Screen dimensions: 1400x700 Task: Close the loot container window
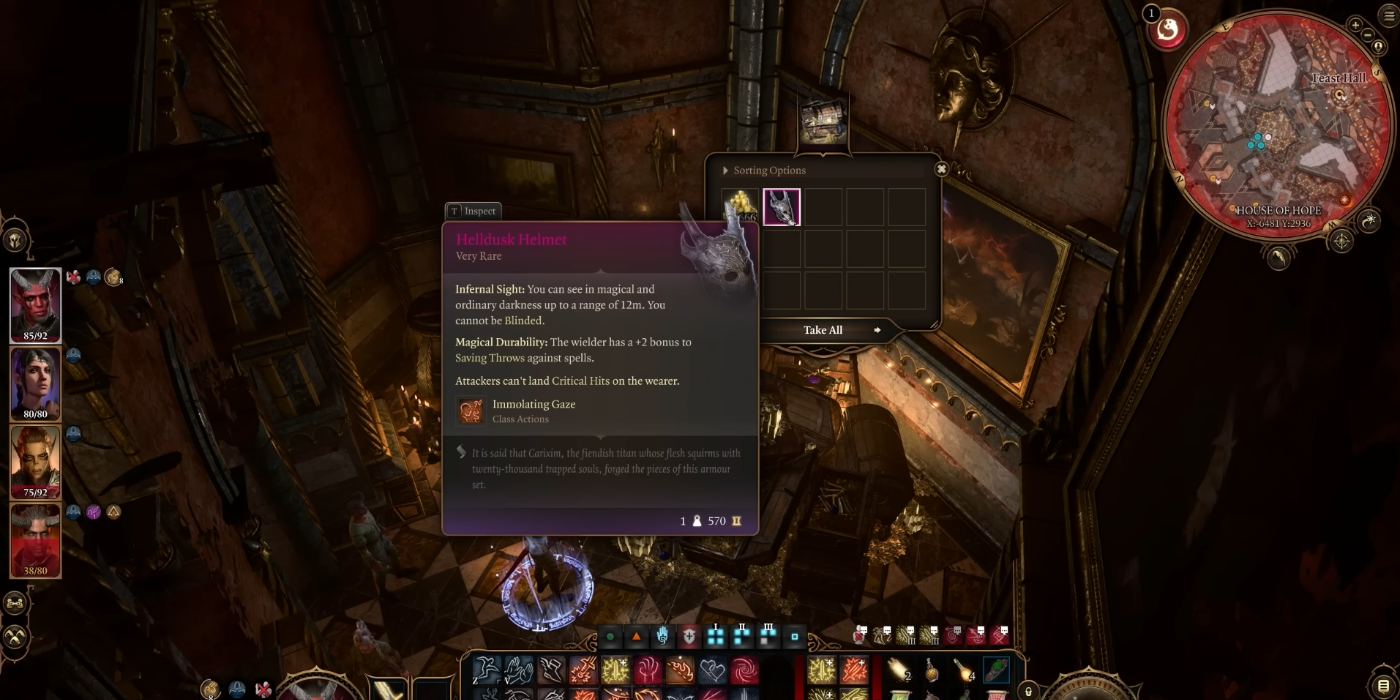941,169
